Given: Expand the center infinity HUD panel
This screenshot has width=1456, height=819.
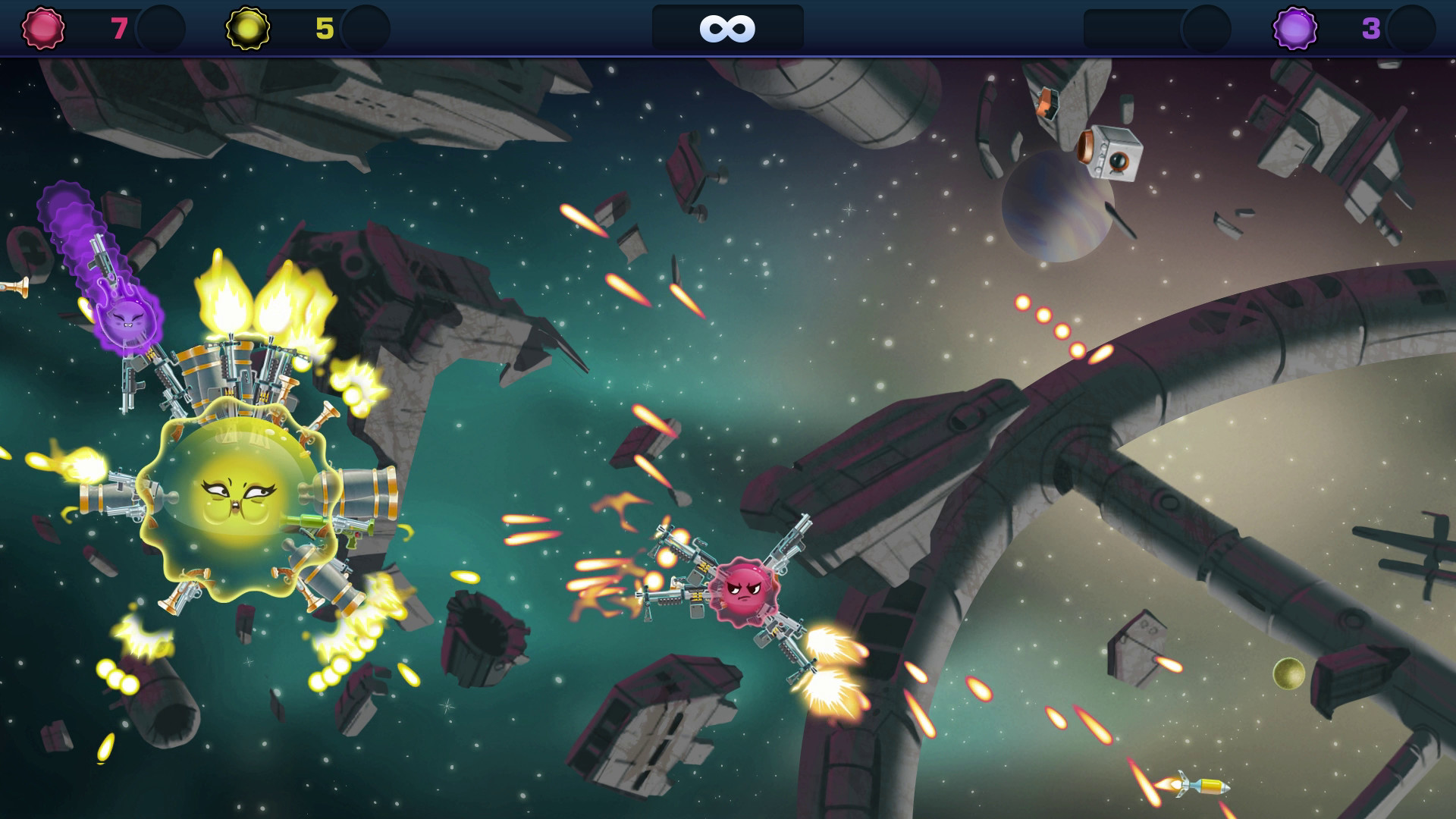Looking at the screenshot, I should 727,29.
